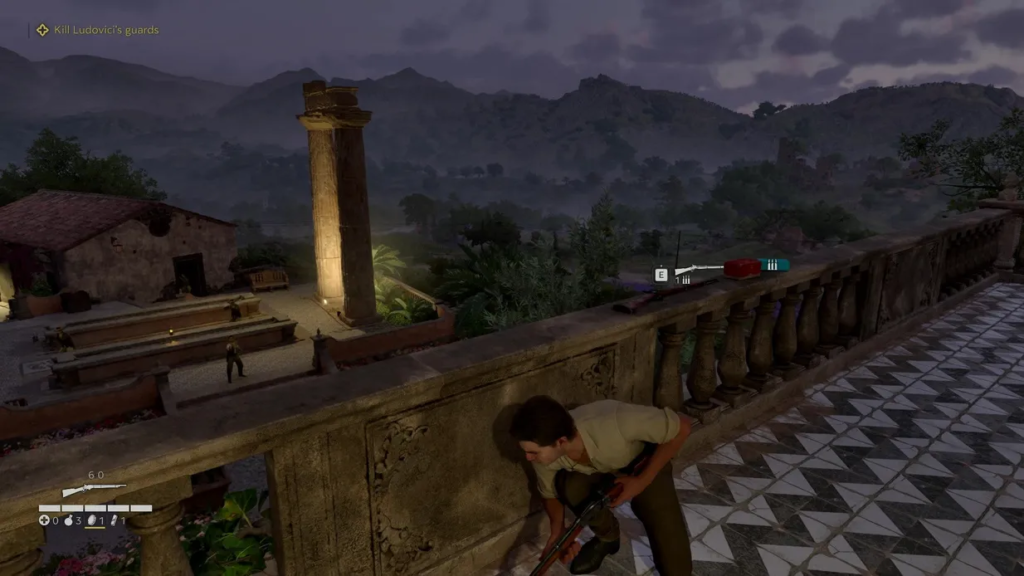
Task: Choose the medkit cross item icon
Action: (43, 520)
